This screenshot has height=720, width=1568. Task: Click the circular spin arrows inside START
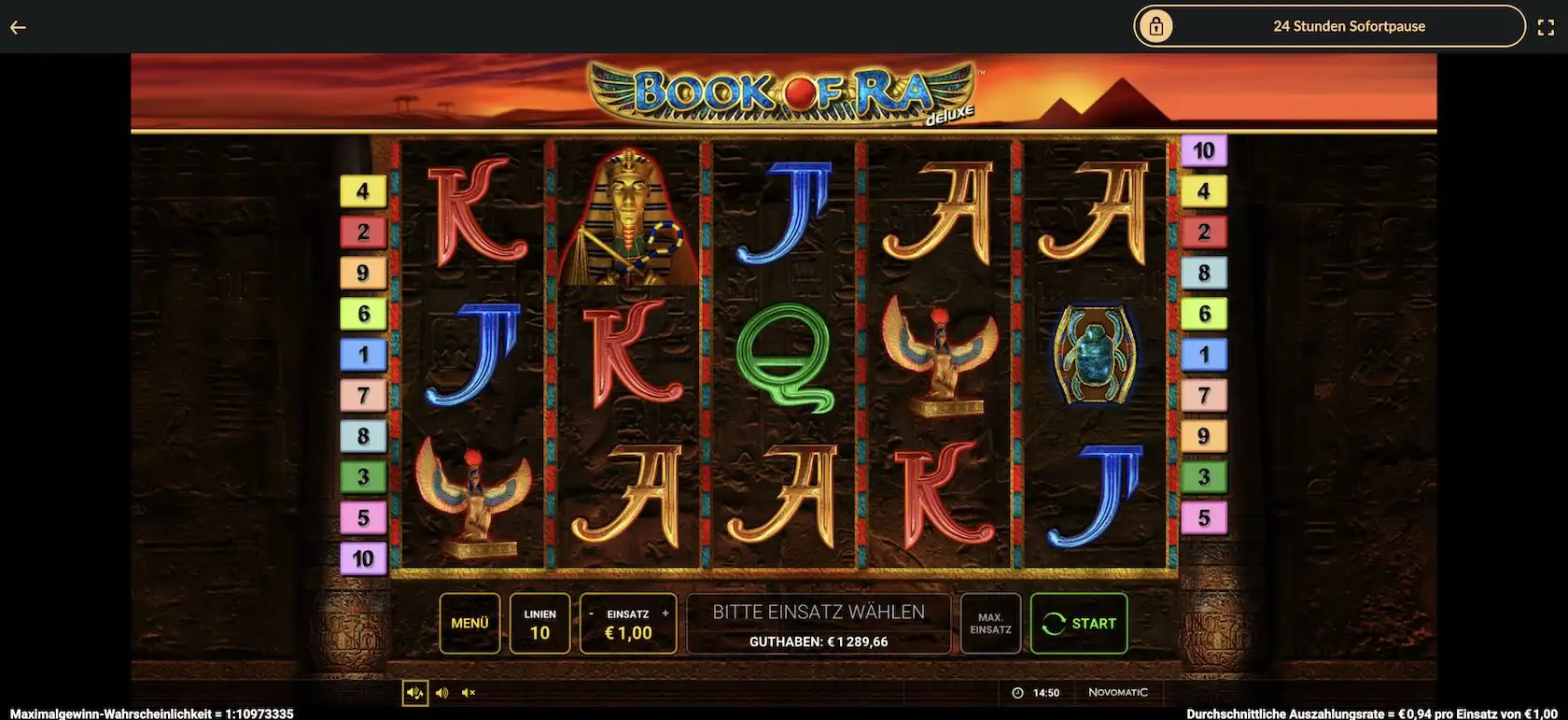tap(1056, 623)
